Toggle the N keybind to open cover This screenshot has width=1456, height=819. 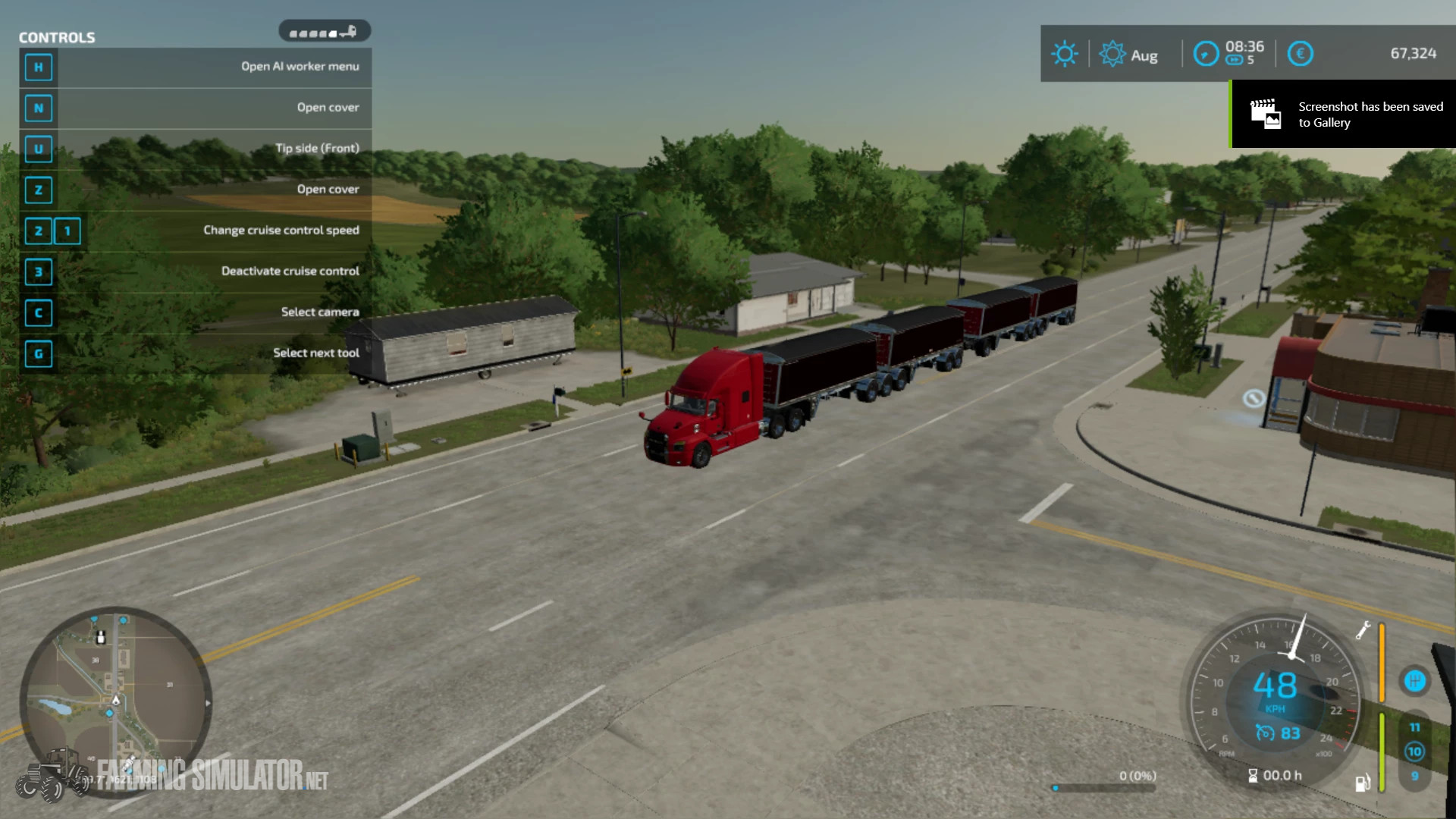coord(39,108)
